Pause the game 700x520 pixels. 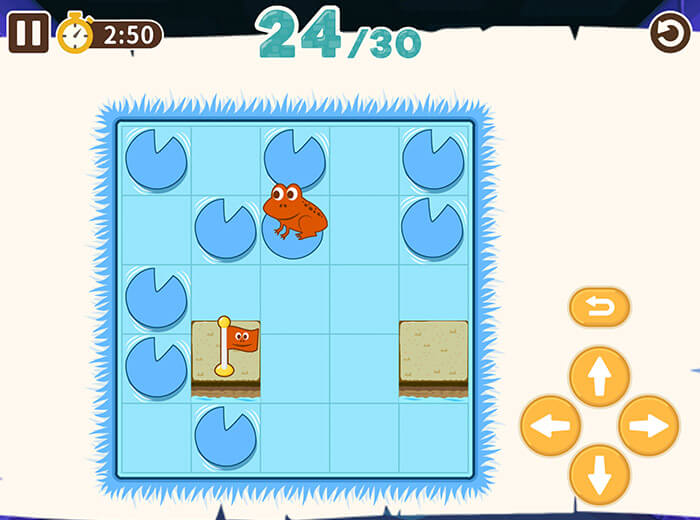click(28, 32)
